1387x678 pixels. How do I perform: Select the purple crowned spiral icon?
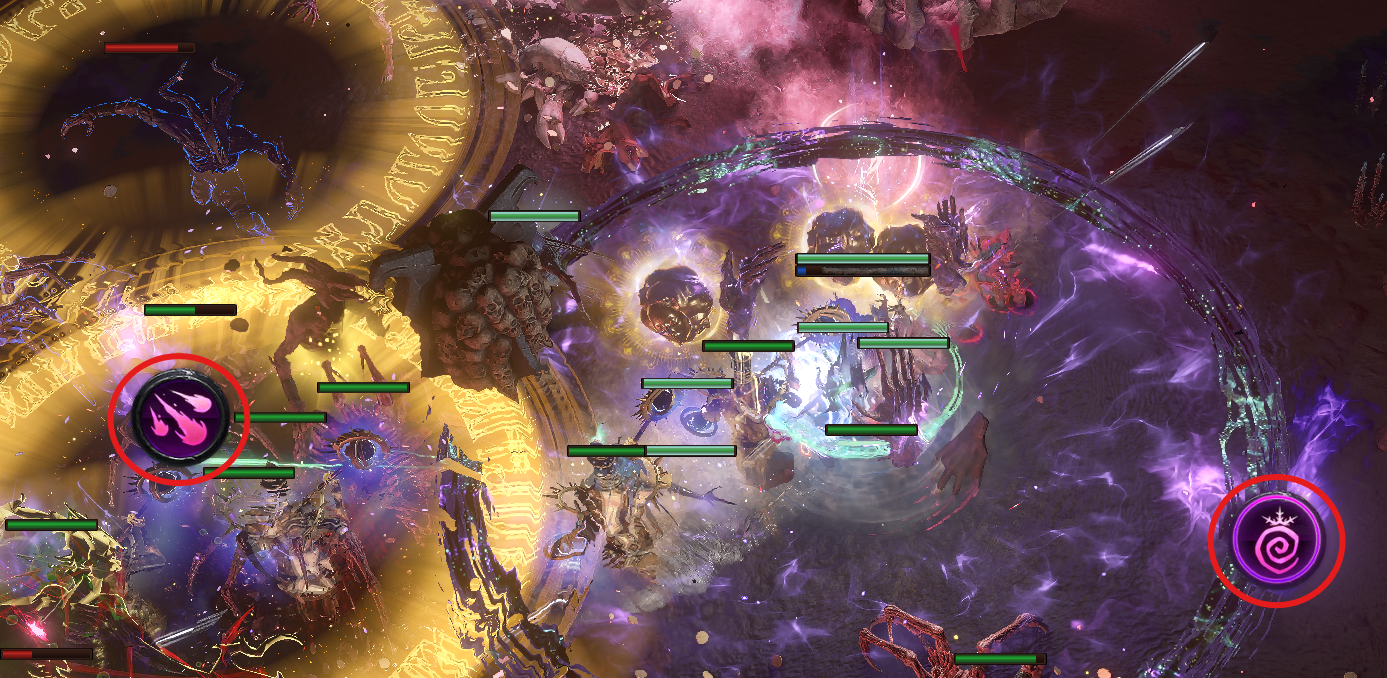pyautogui.click(x=1276, y=540)
